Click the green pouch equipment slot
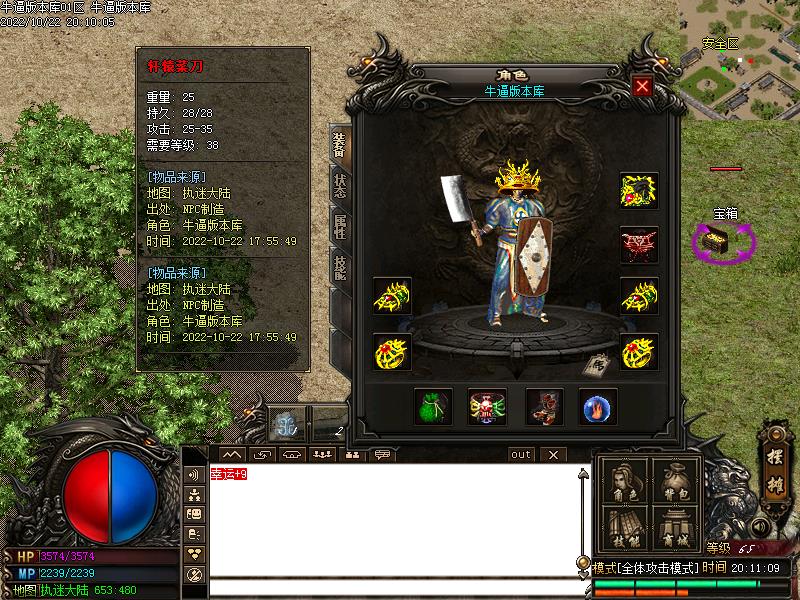800x600 pixels. tap(432, 406)
